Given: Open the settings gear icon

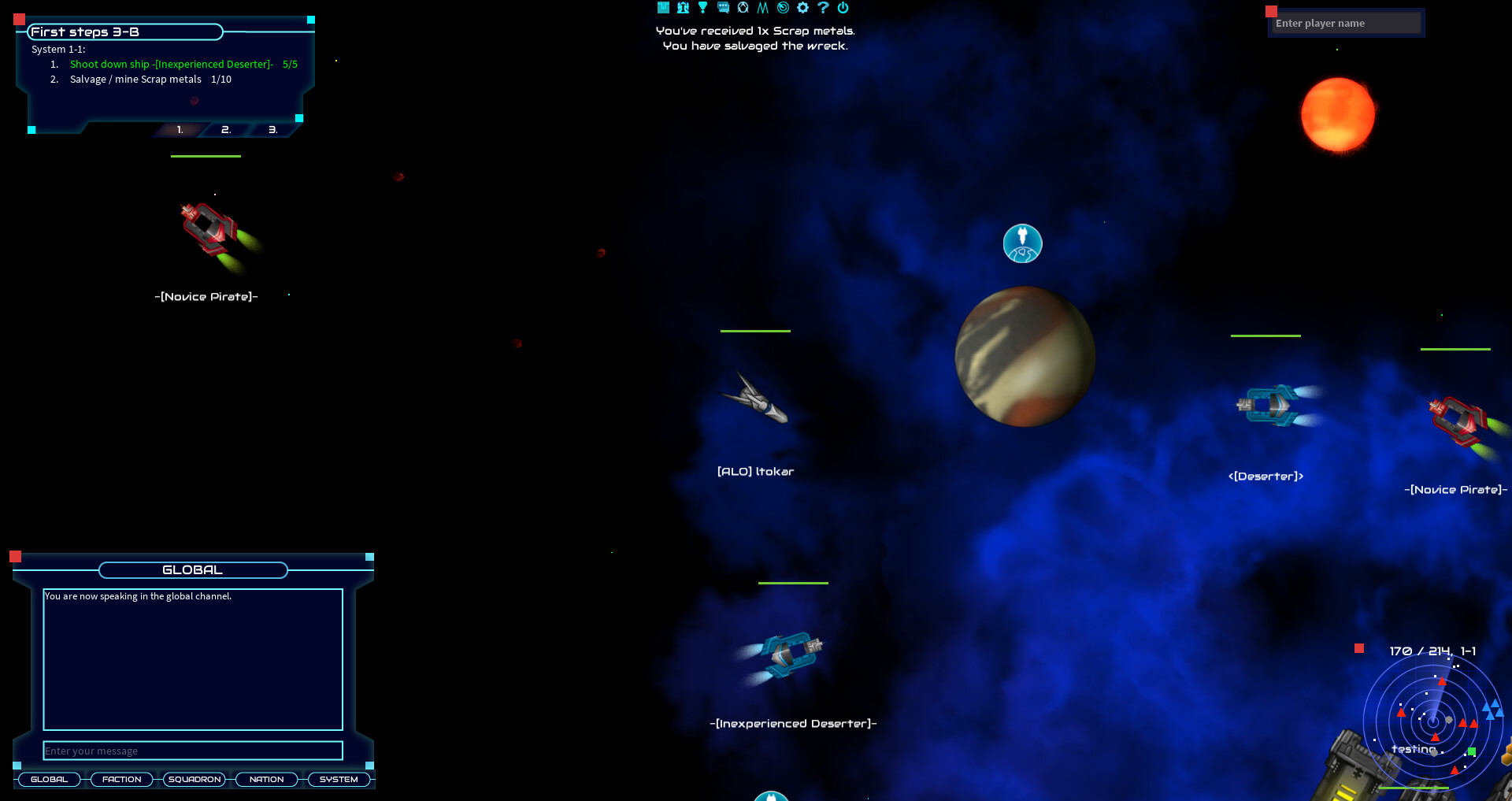Looking at the screenshot, I should click(x=802, y=7).
